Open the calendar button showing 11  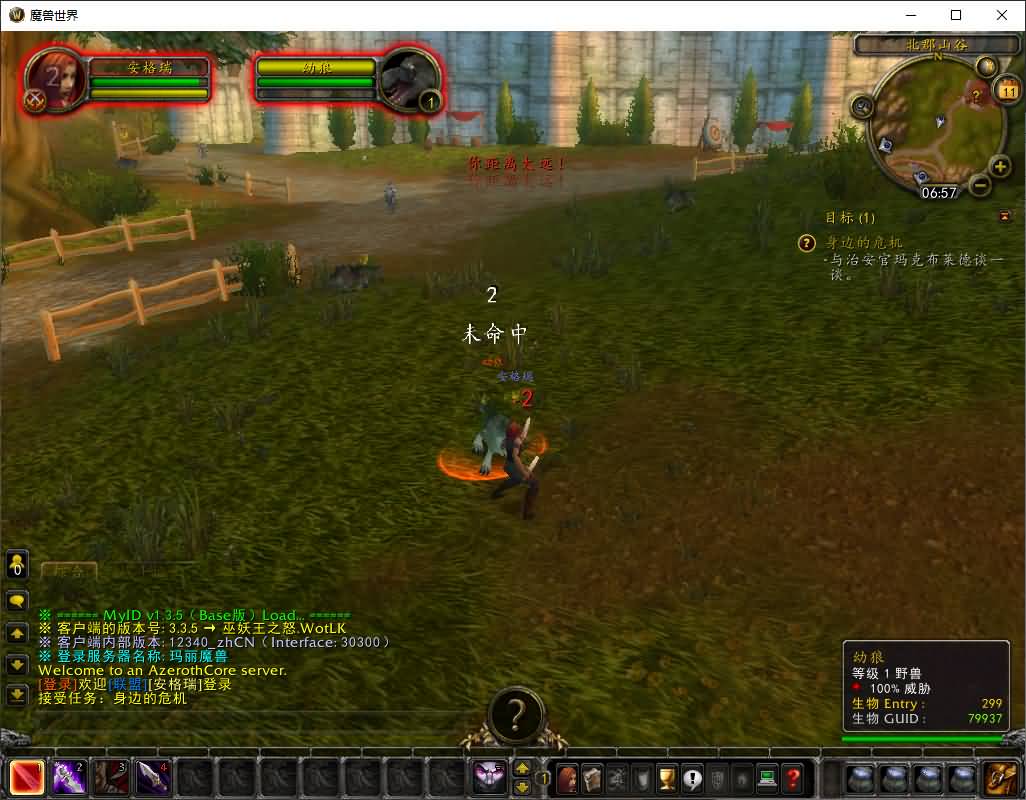[x=1007, y=91]
